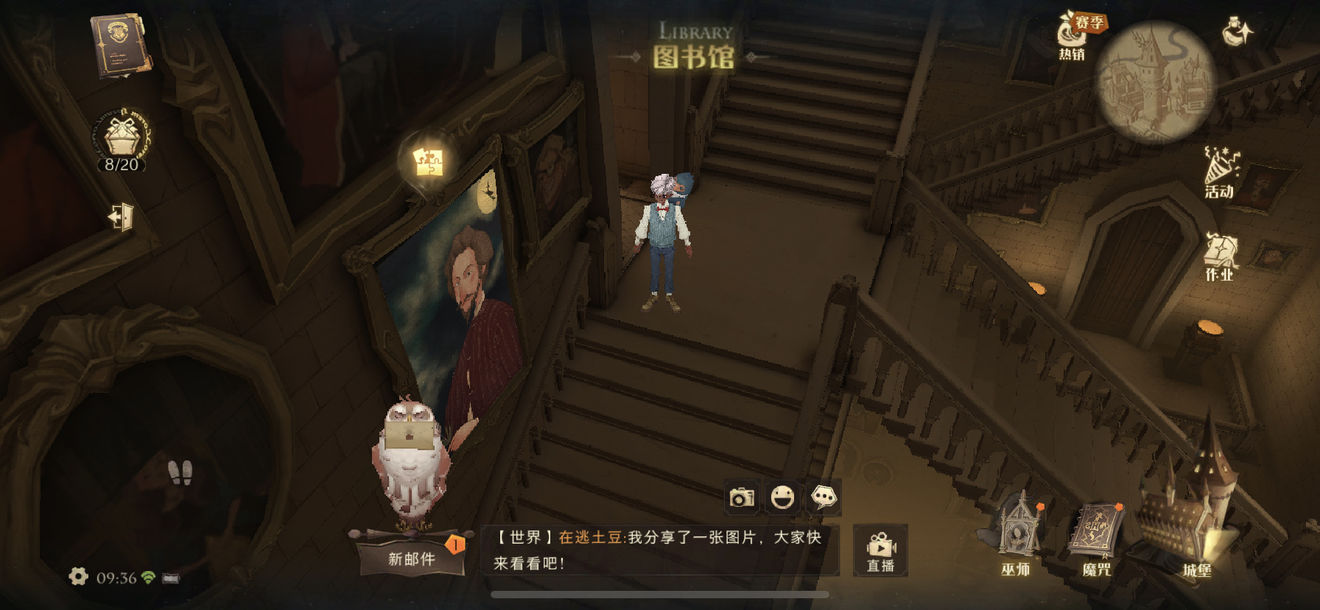Open settings with the gear icon
Image resolution: width=1320 pixels, height=610 pixels.
pyautogui.click(x=78, y=576)
